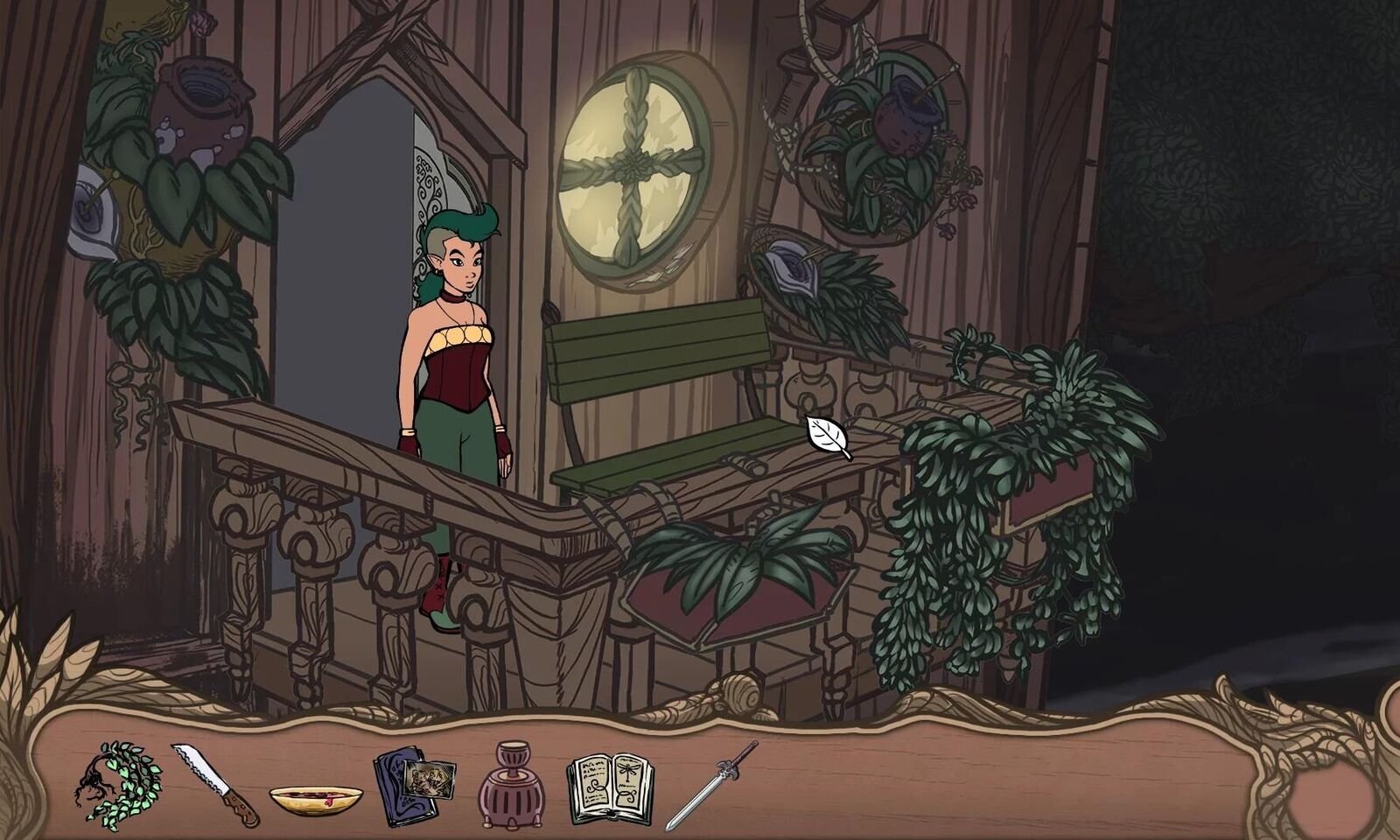The height and width of the screenshot is (840, 1400).
Task: Click the round button on the inventory frame
Action: pos(1332,794)
